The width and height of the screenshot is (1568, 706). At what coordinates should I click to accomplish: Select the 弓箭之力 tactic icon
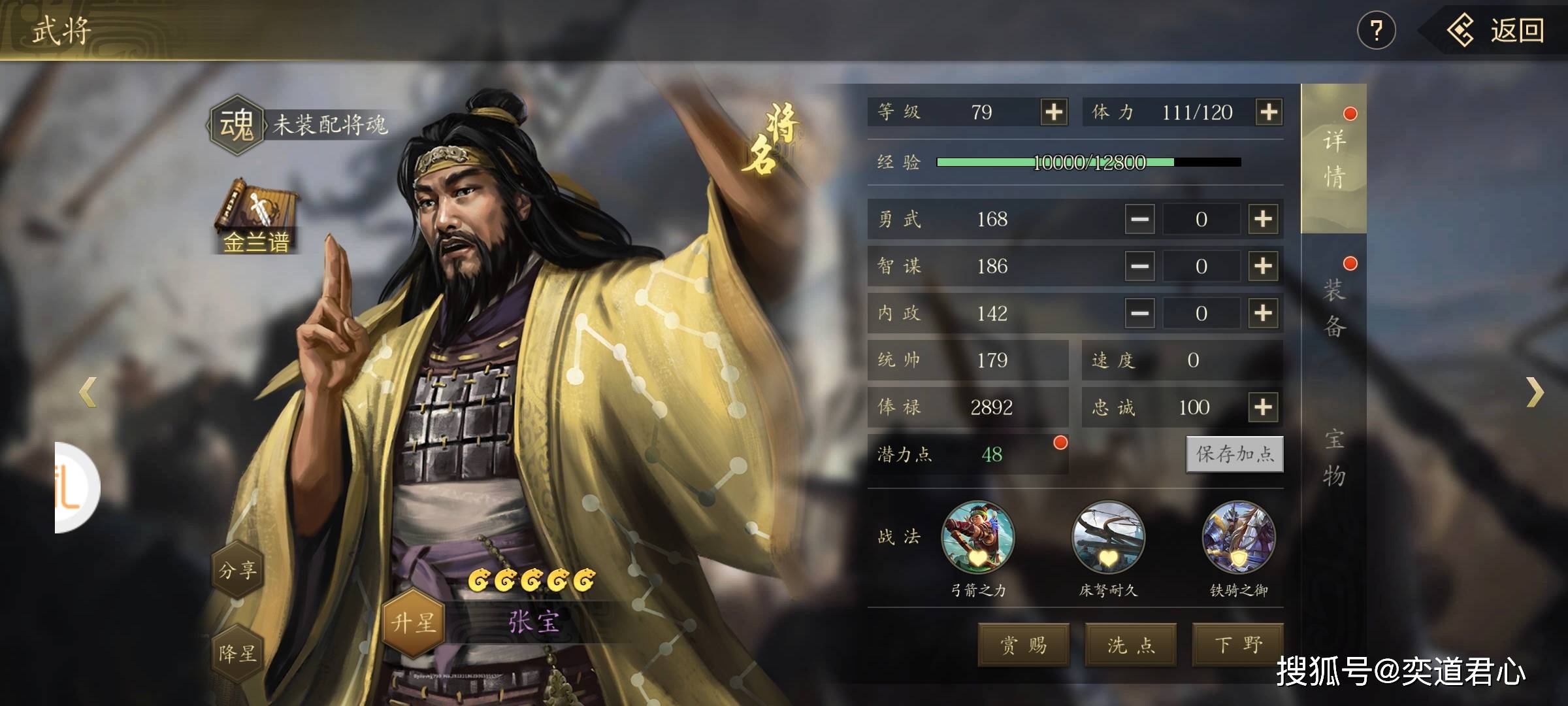pos(978,537)
